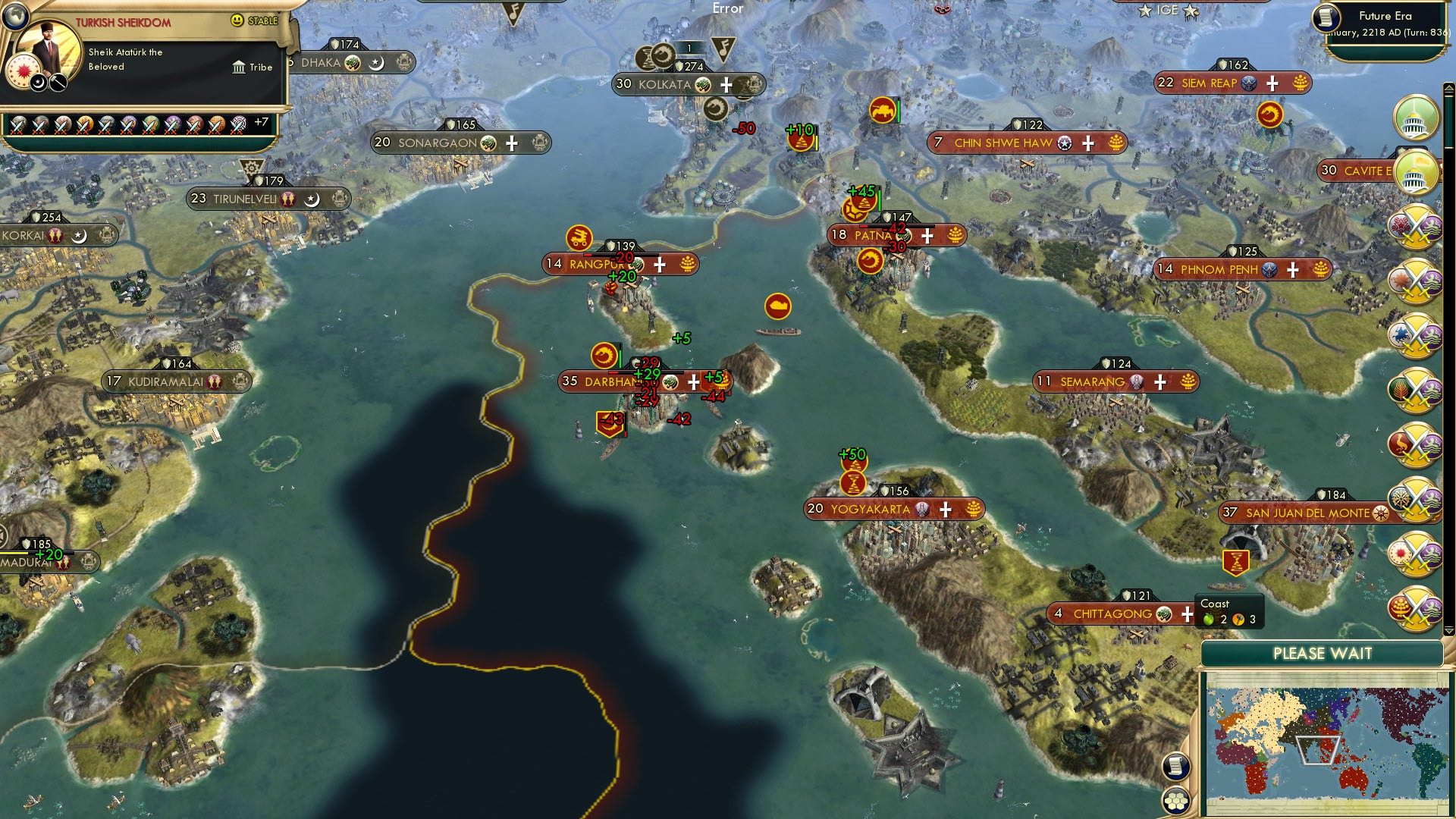Select the dragon crest unit flag near Darbhanga
1456x819 pixels.
point(603,353)
